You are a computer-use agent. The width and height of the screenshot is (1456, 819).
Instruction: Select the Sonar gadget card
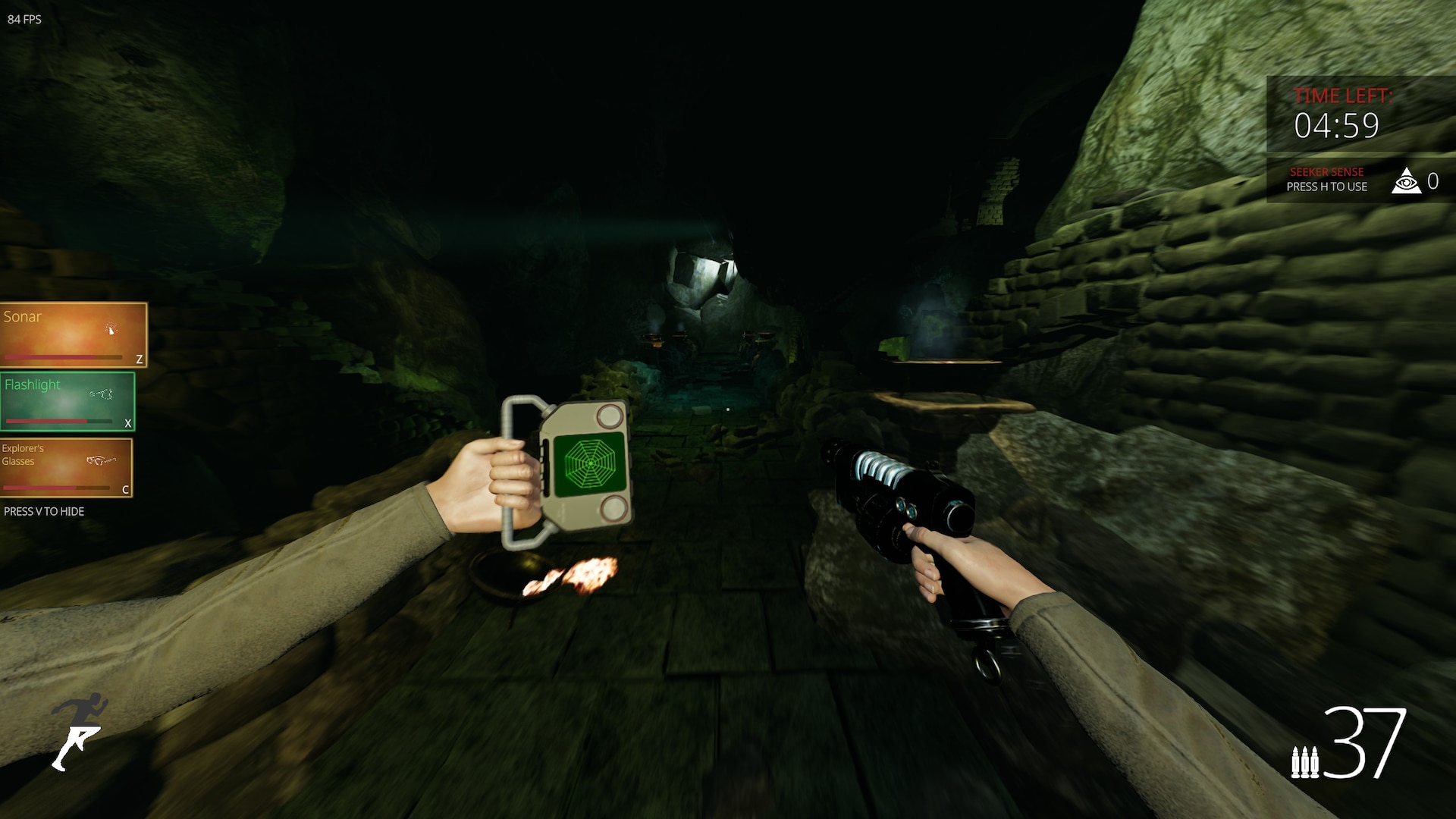pos(74,334)
